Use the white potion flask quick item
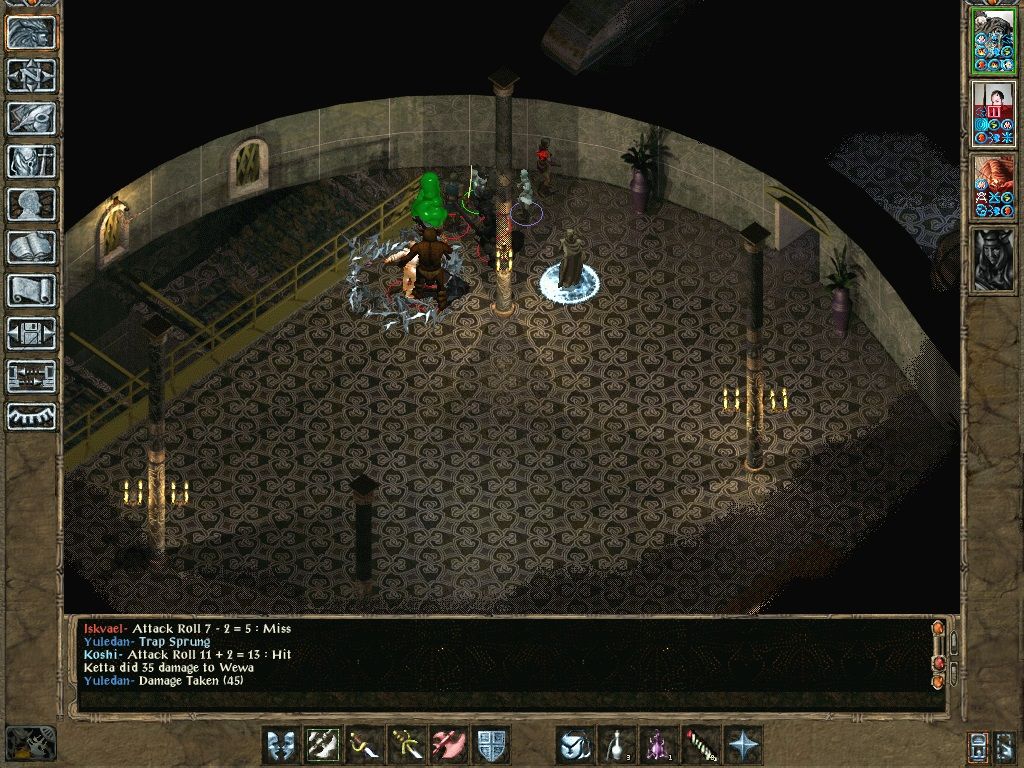This screenshot has height=768, width=1024. (x=617, y=745)
